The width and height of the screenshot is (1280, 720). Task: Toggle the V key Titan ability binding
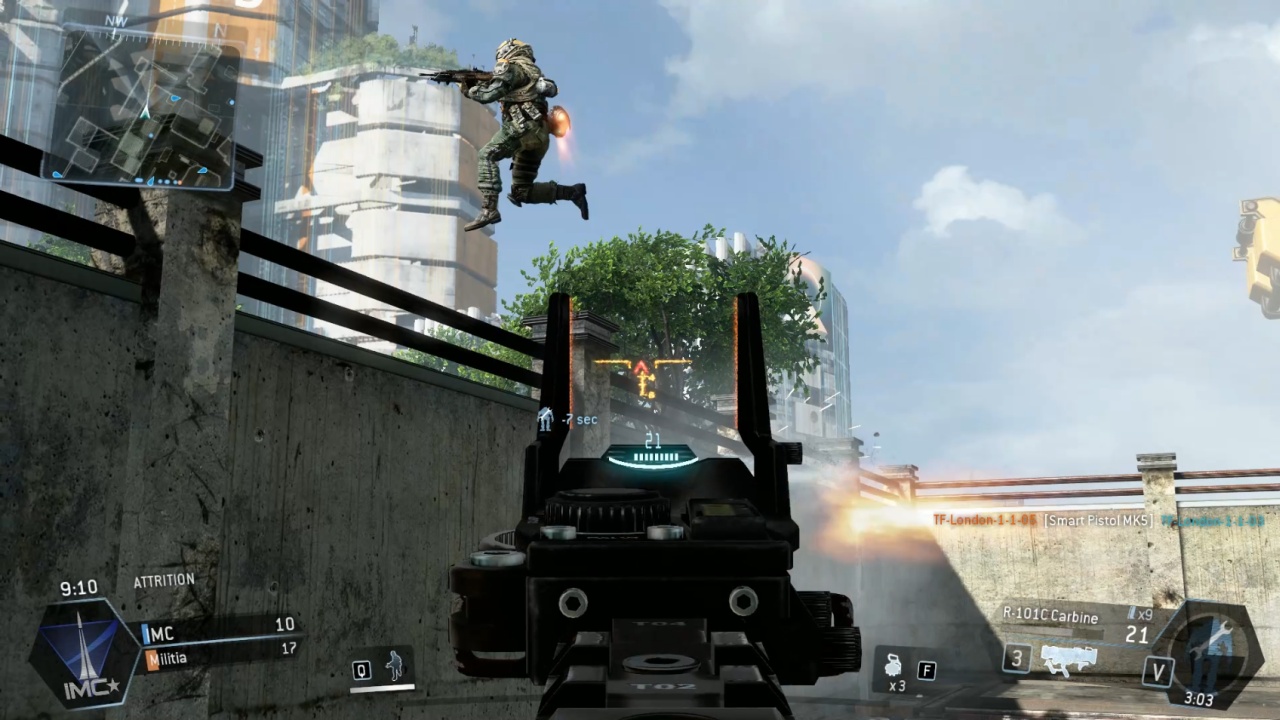(x=1157, y=670)
